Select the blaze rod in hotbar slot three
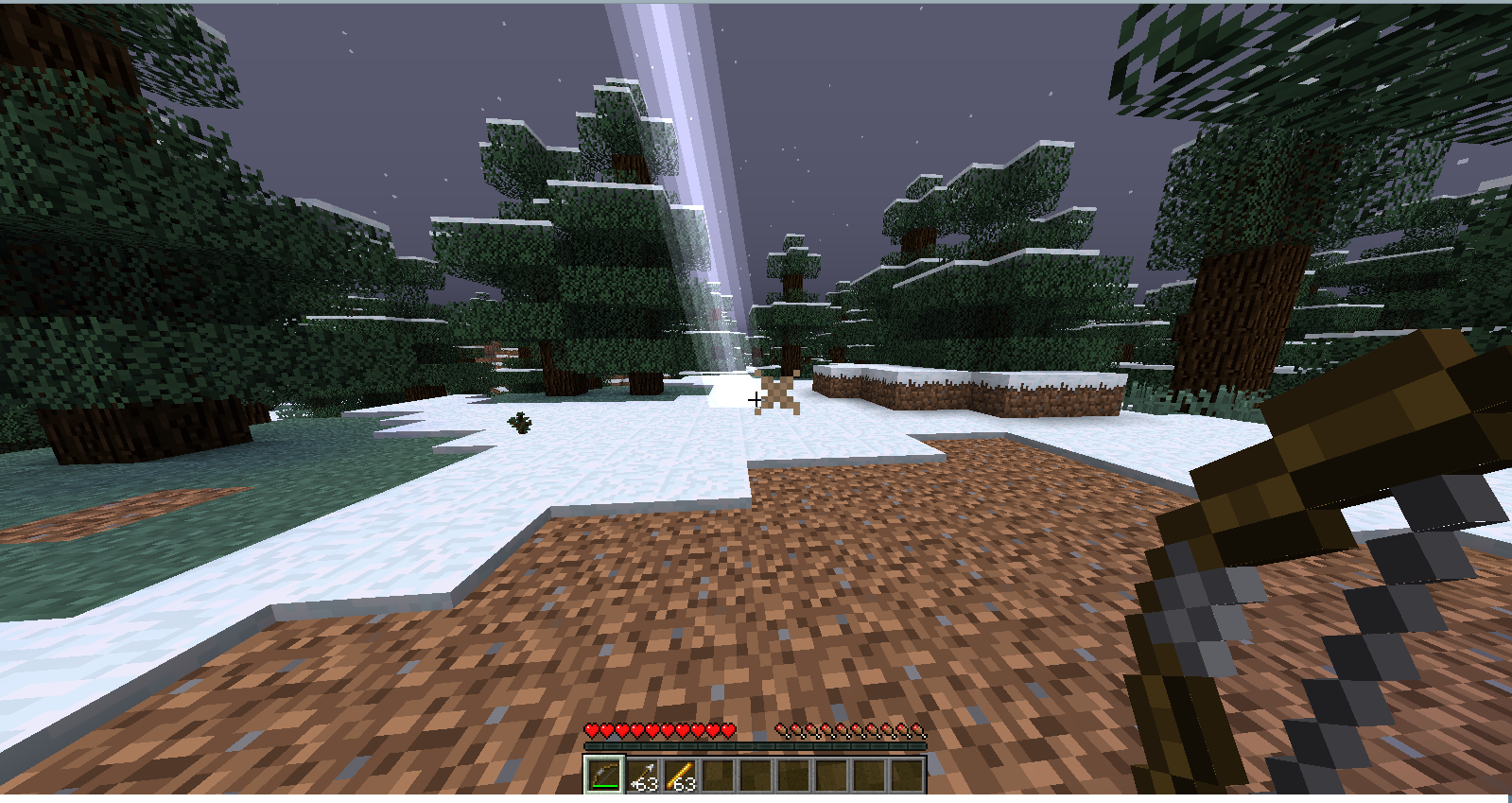 pos(681,775)
